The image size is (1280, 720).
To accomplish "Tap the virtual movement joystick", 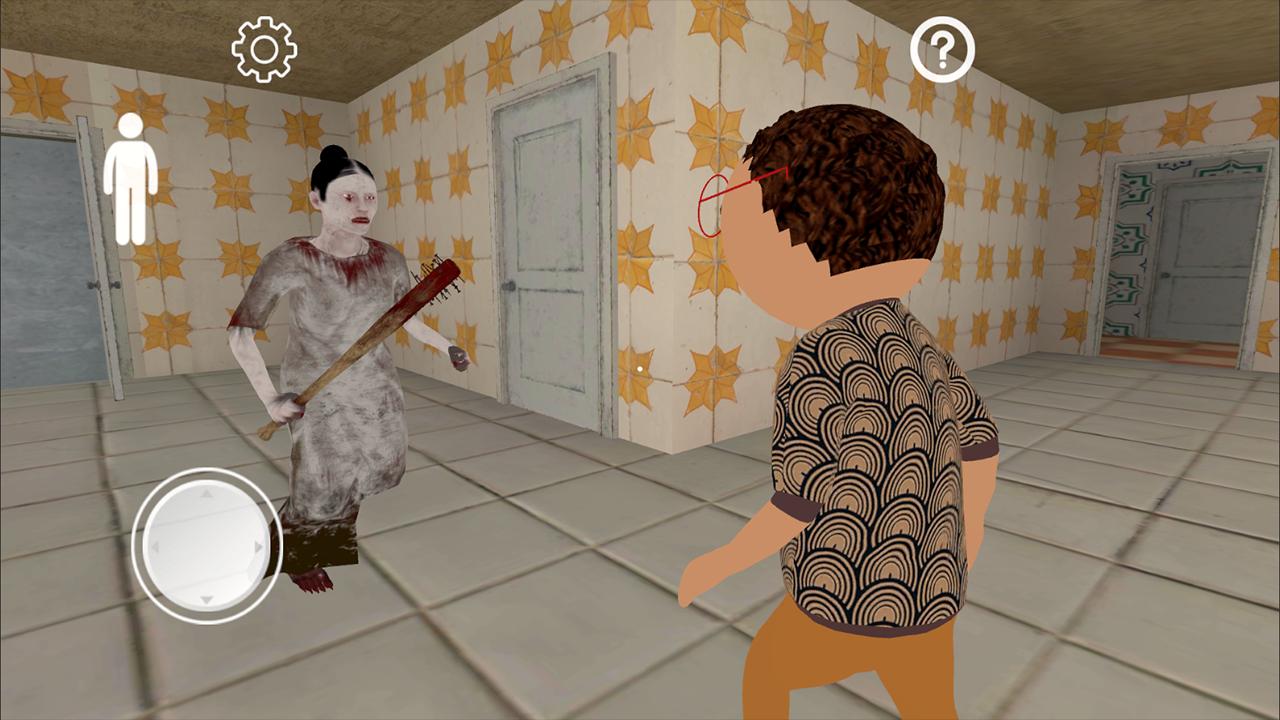I will tap(207, 546).
